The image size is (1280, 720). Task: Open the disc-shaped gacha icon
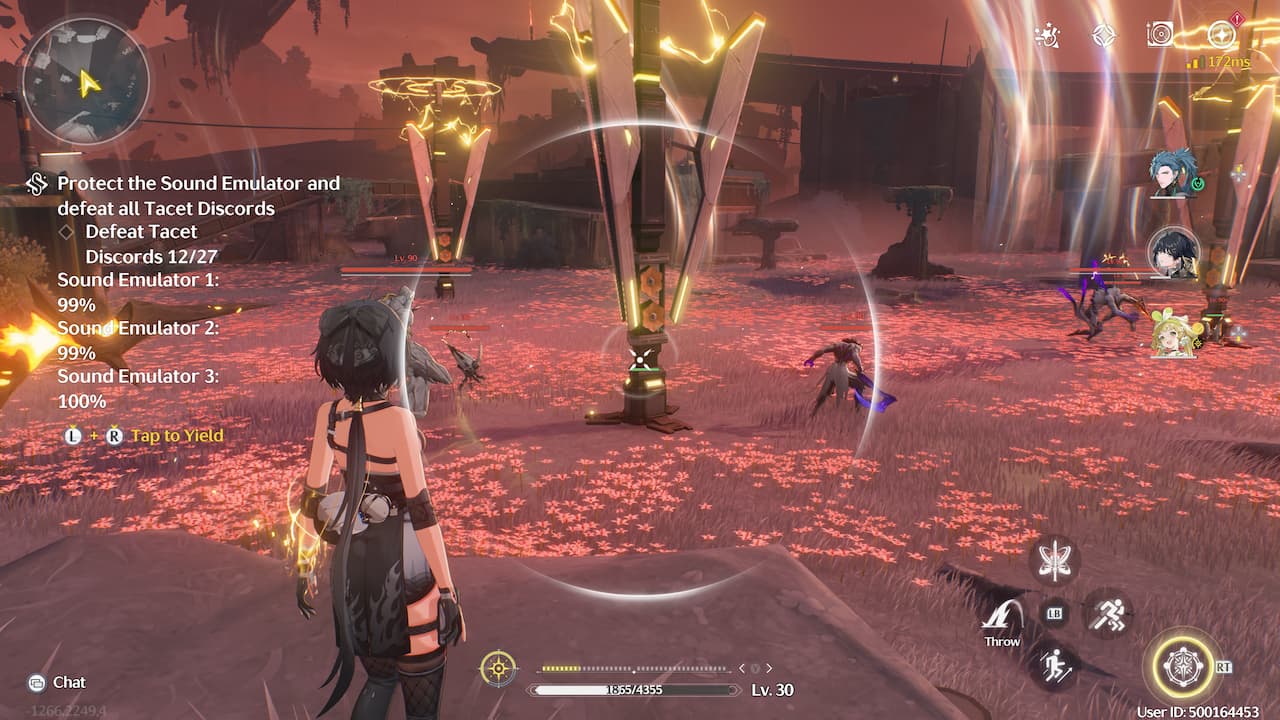(x=1160, y=36)
